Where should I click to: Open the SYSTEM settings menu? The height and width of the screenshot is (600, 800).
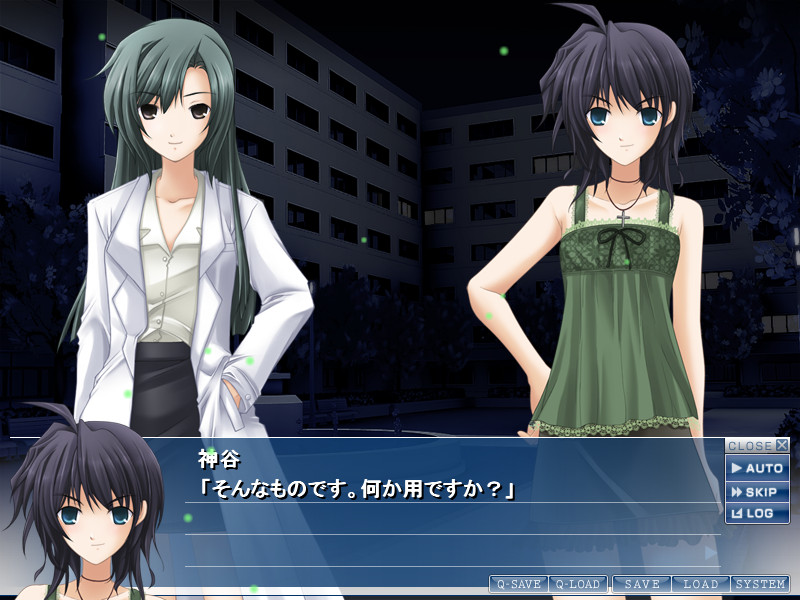(760, 584)
